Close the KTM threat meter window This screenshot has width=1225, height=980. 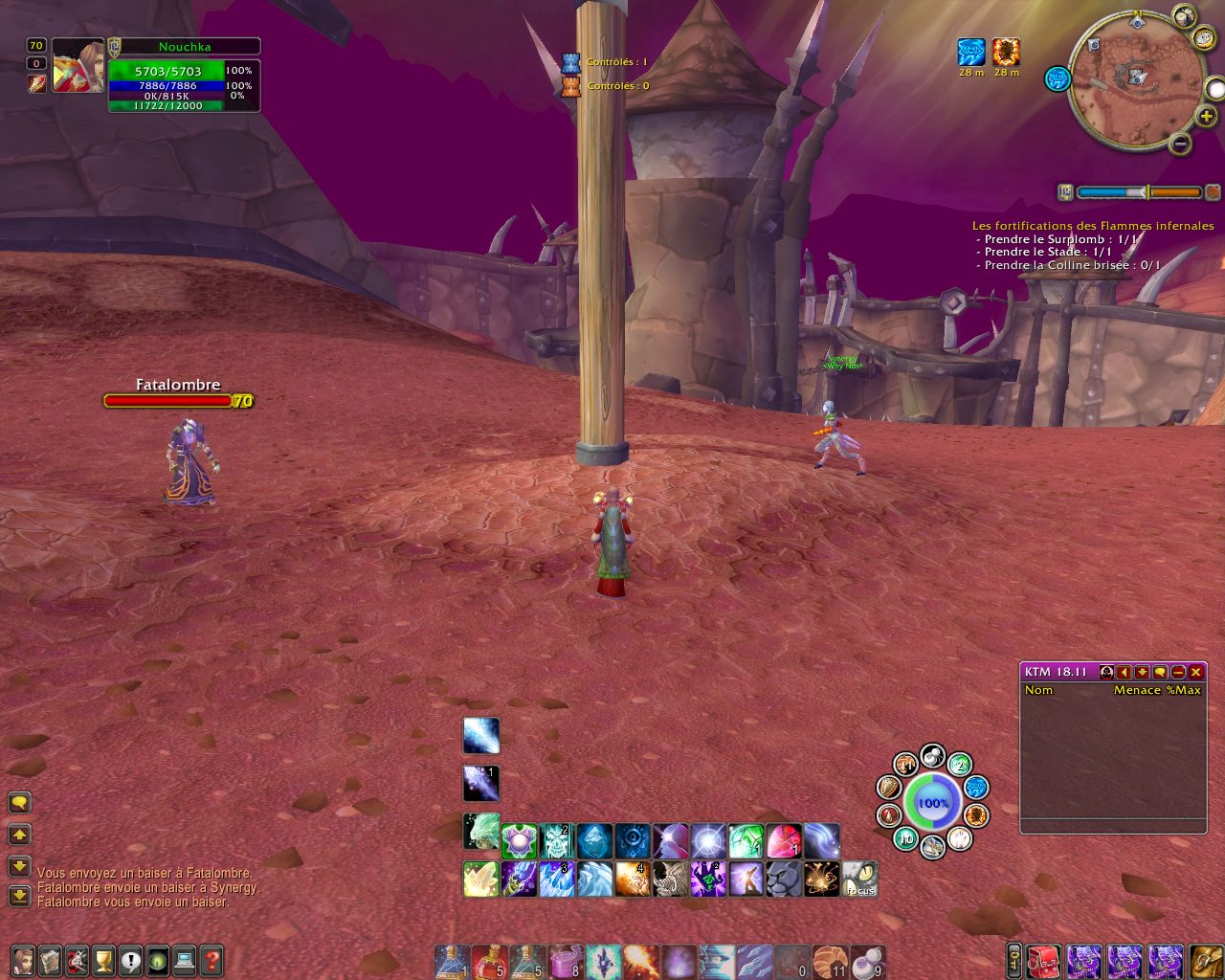pos(1195,672)
